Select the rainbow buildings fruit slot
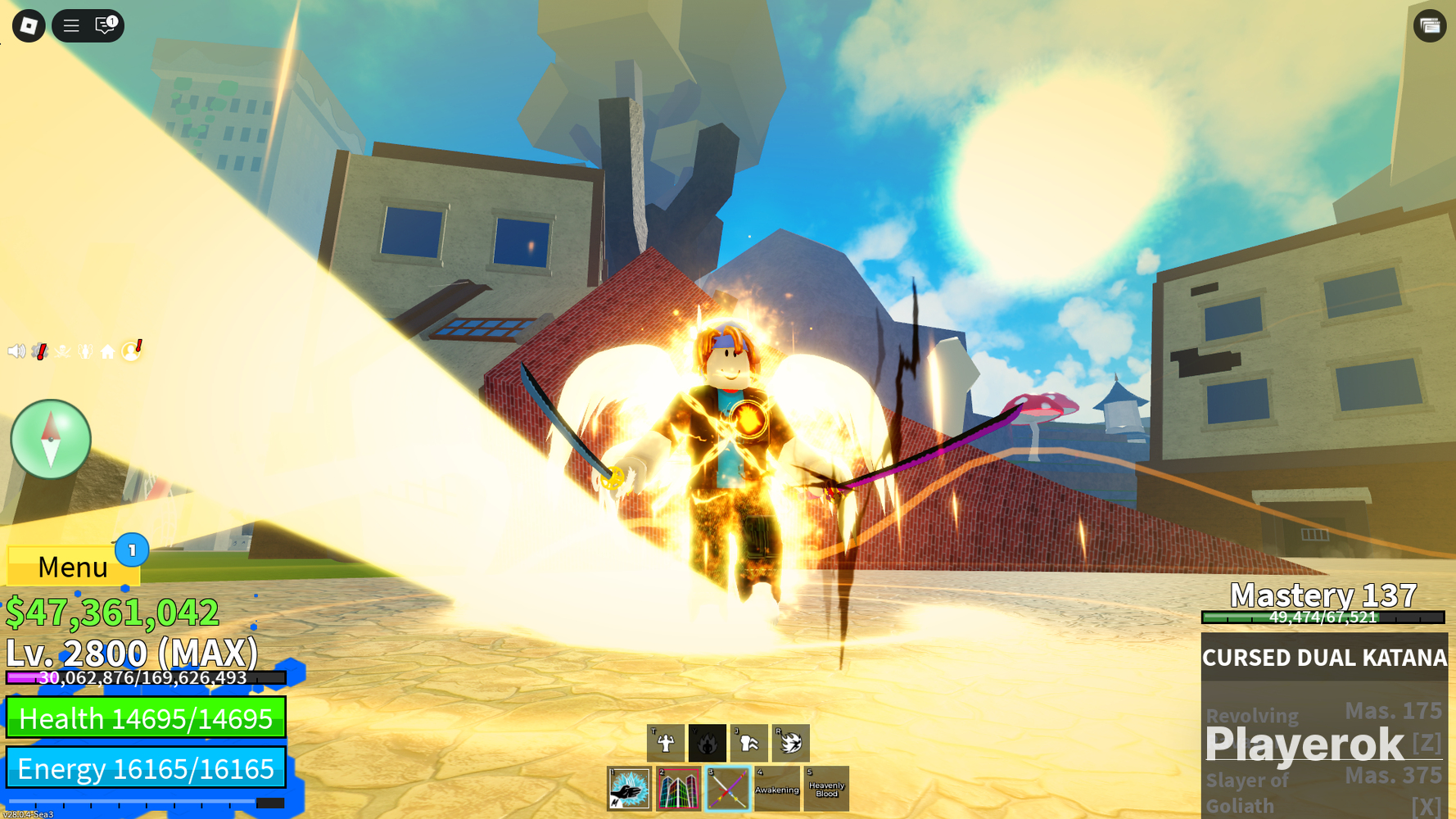1456x819 pixels. [678, 789]
